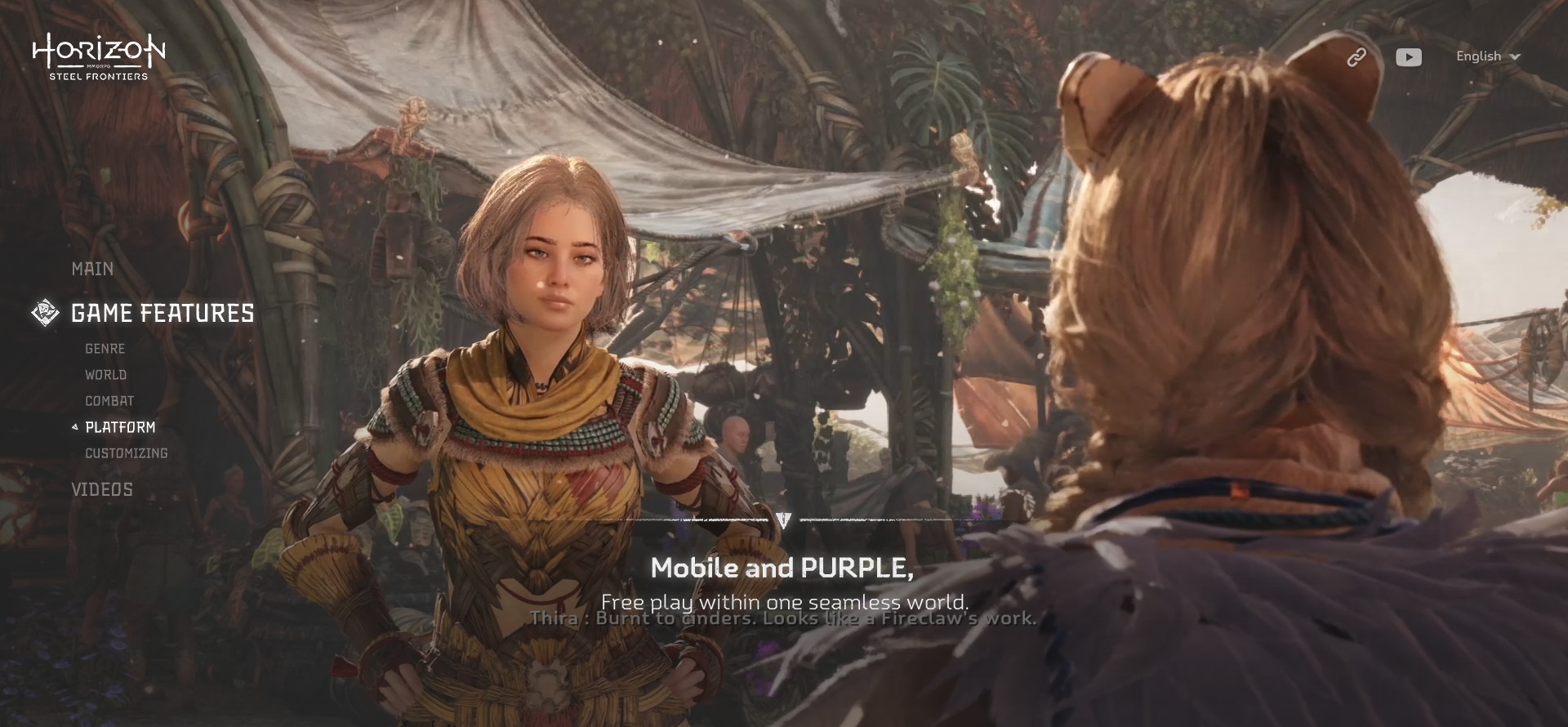The width and height of the screenshot is (1568, 727).
Task: Switch to the Videos section
Action: [102, 489]
